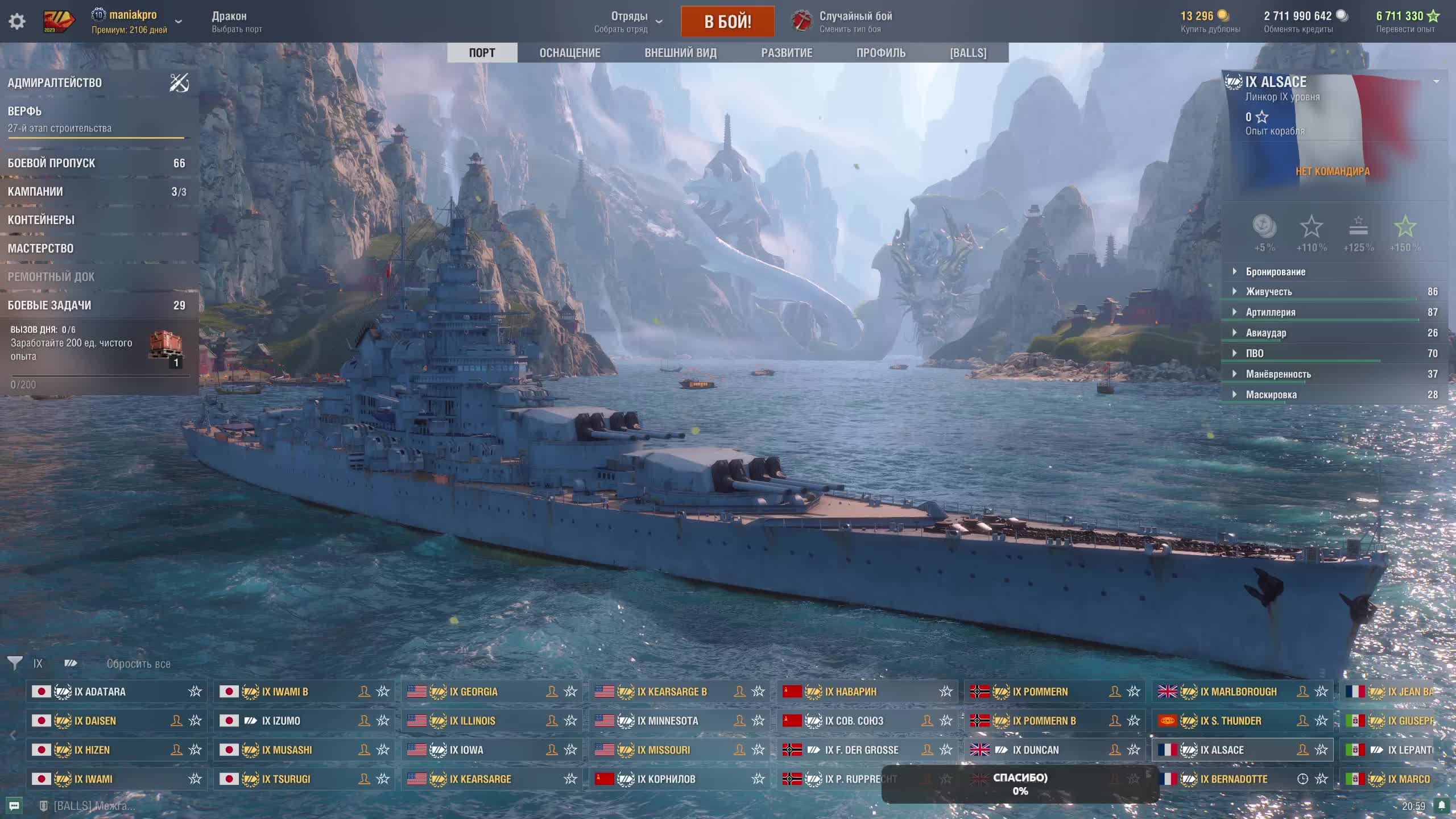Open the ВНЕШНИЙ ВИД tab

pos(680,53)
